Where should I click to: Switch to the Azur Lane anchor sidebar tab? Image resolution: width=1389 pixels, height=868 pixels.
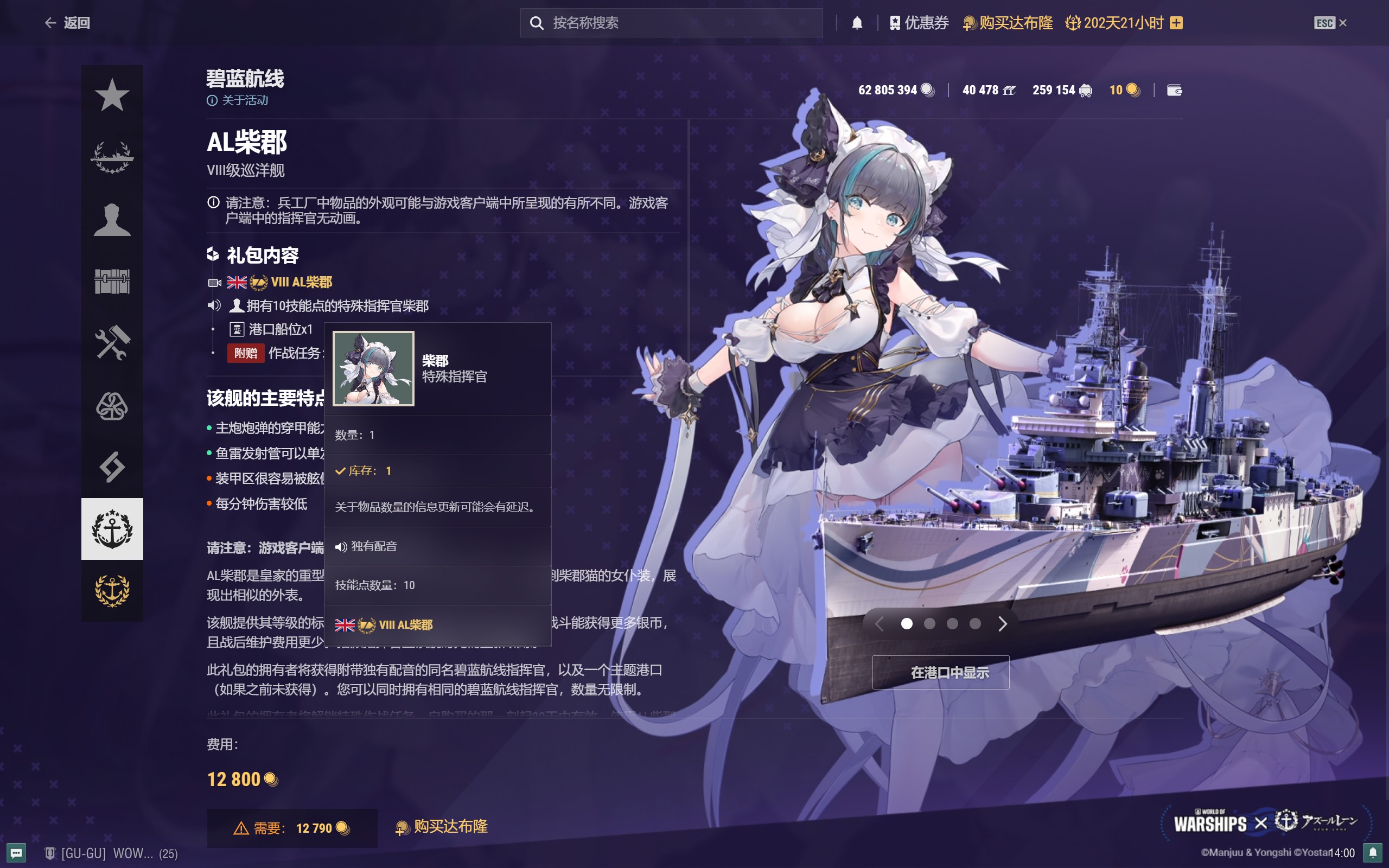[113, 528]
